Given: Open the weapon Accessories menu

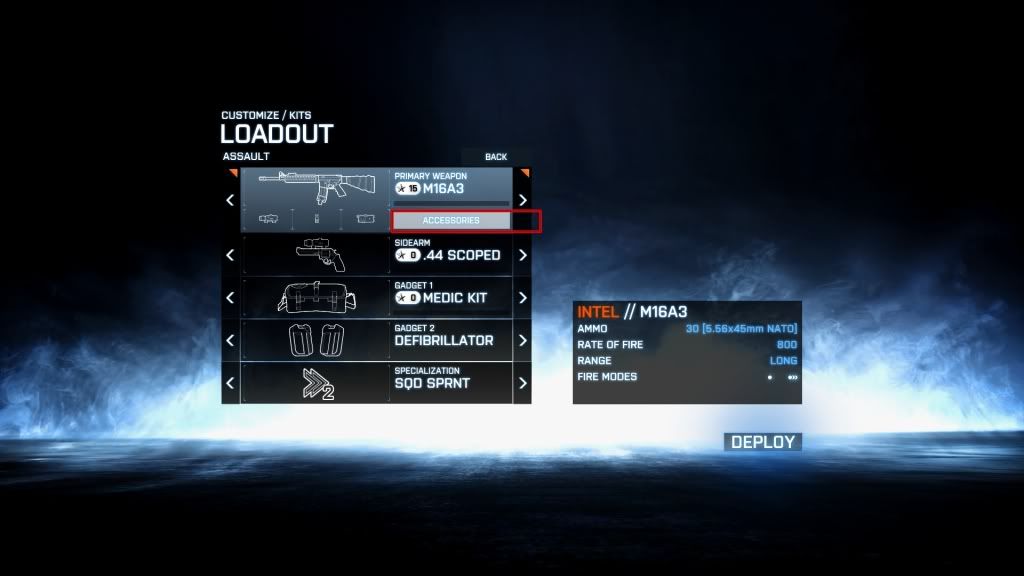Looking at the screenshot, I should click(451, 220).
